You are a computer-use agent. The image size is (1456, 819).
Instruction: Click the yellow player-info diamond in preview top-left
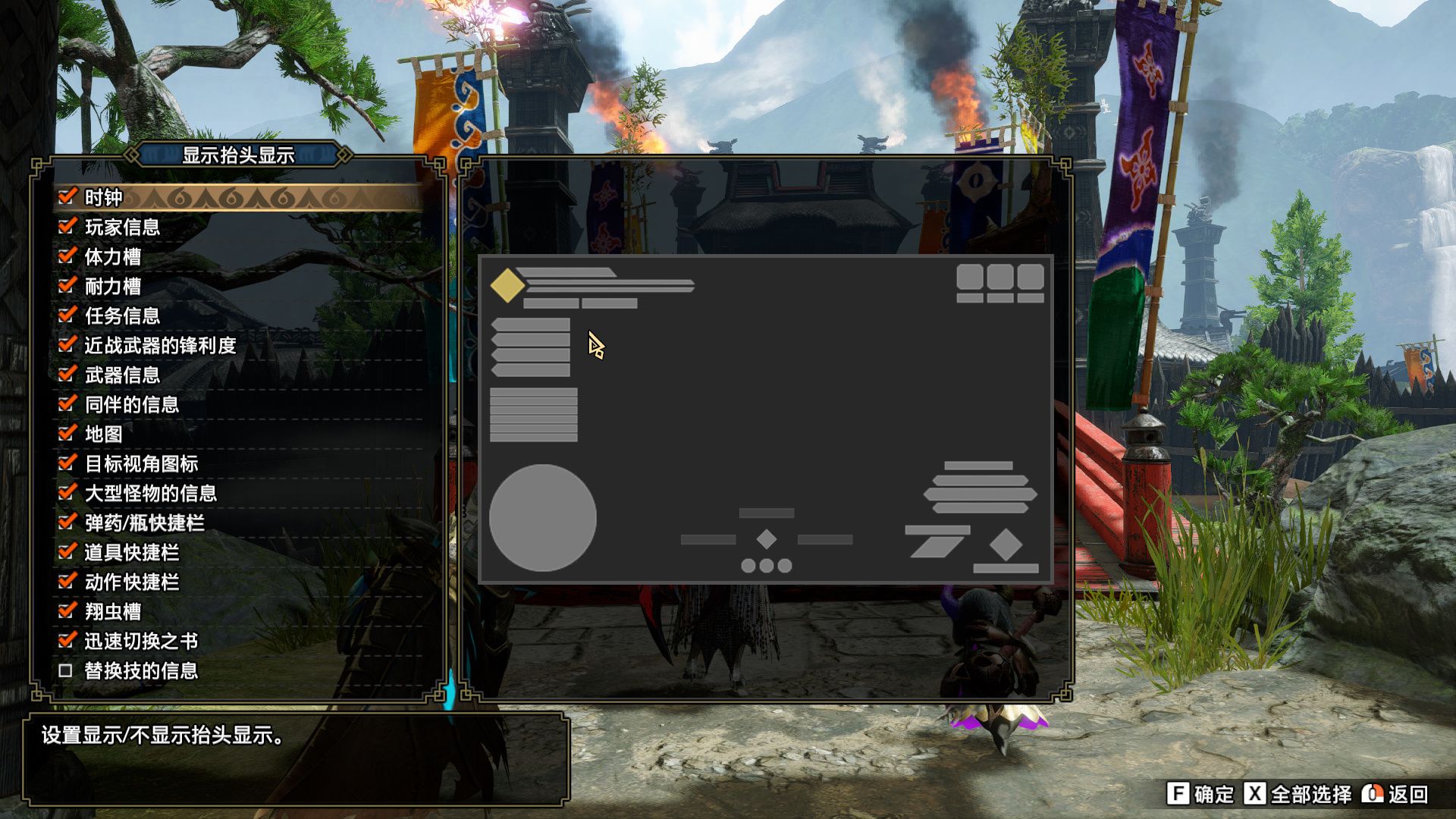508,284
